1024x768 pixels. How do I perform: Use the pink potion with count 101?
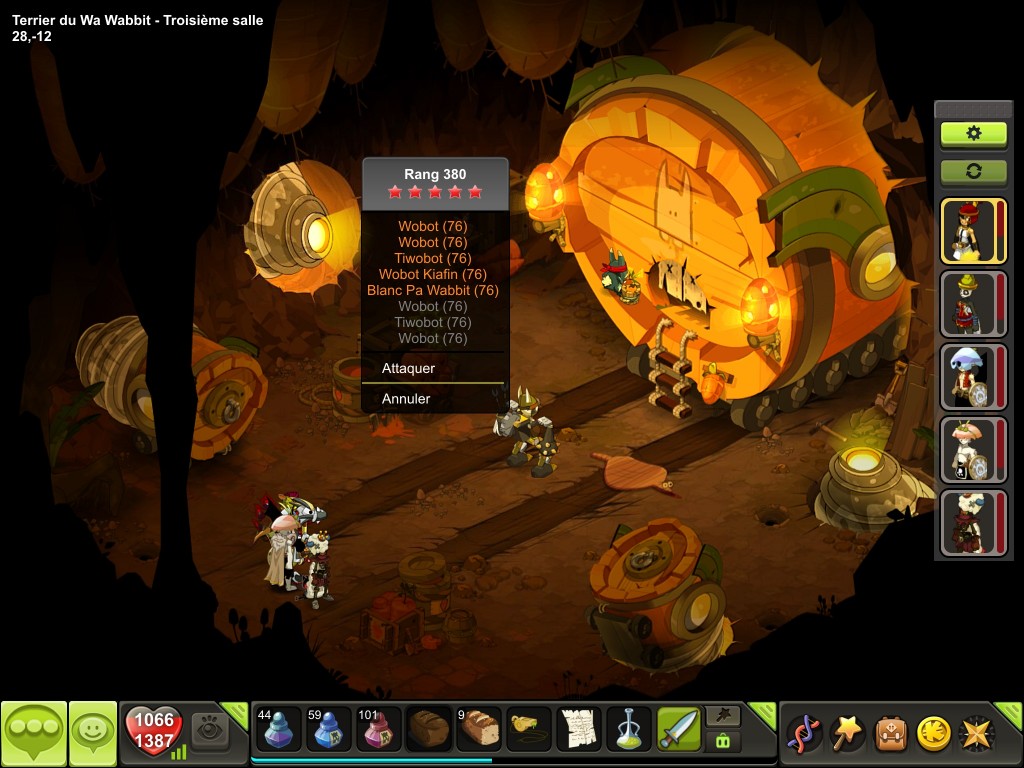378,730
